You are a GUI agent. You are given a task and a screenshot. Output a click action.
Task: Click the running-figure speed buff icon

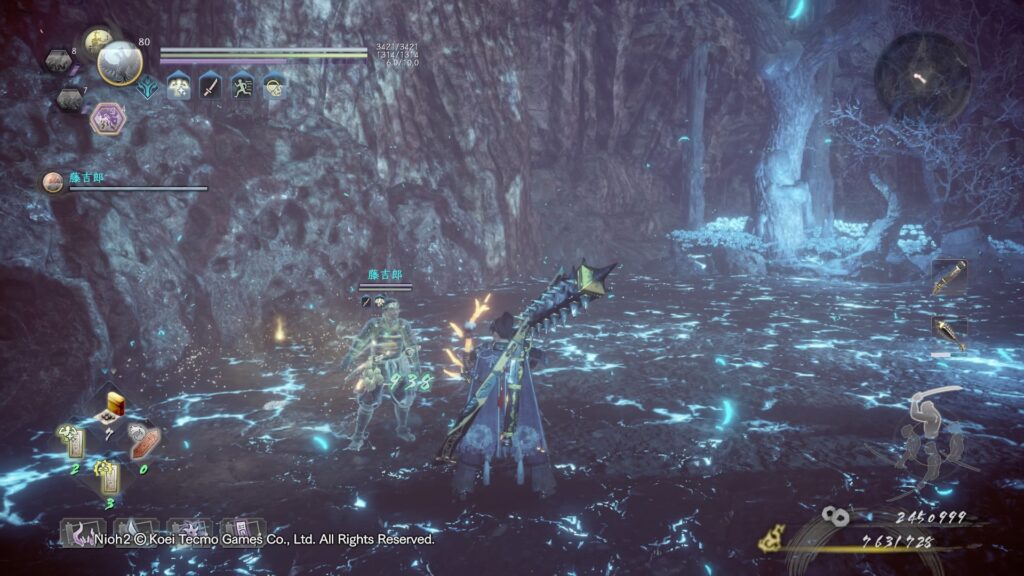(241, 86)
